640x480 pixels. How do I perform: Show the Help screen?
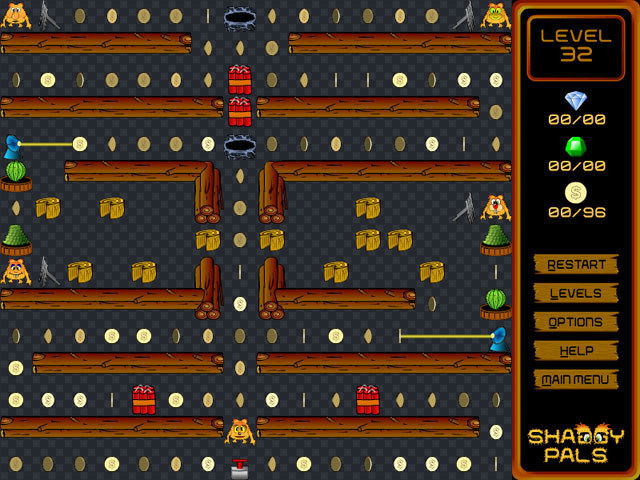click(x=576, y=351)
